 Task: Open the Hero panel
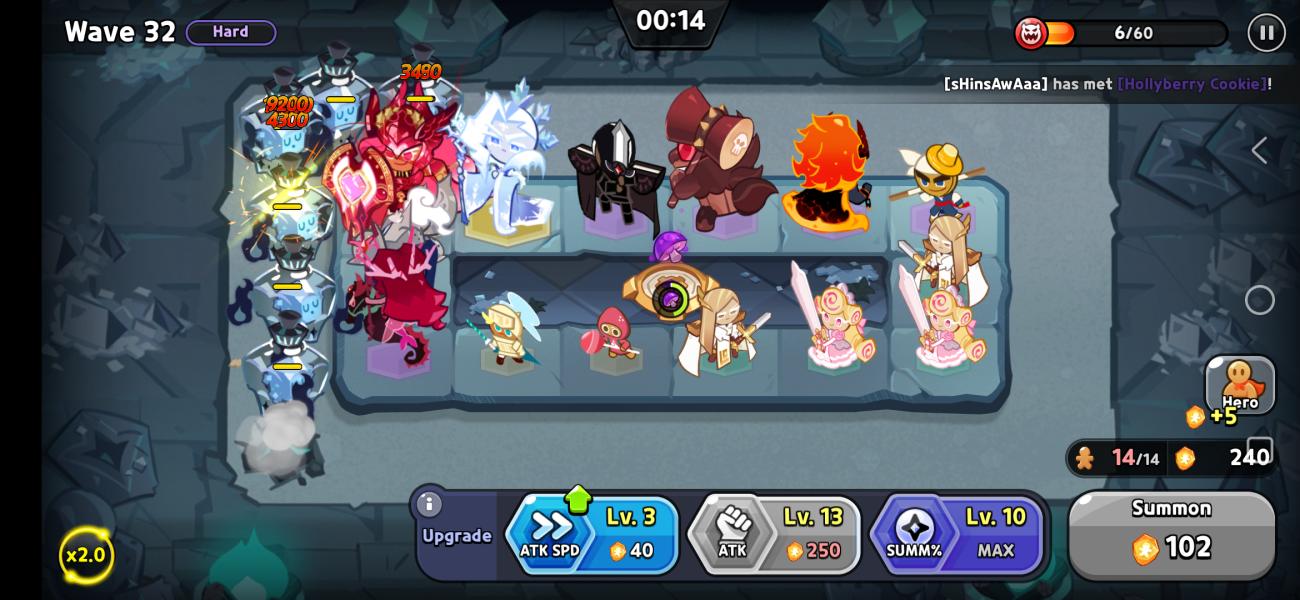pos(1240,384)
